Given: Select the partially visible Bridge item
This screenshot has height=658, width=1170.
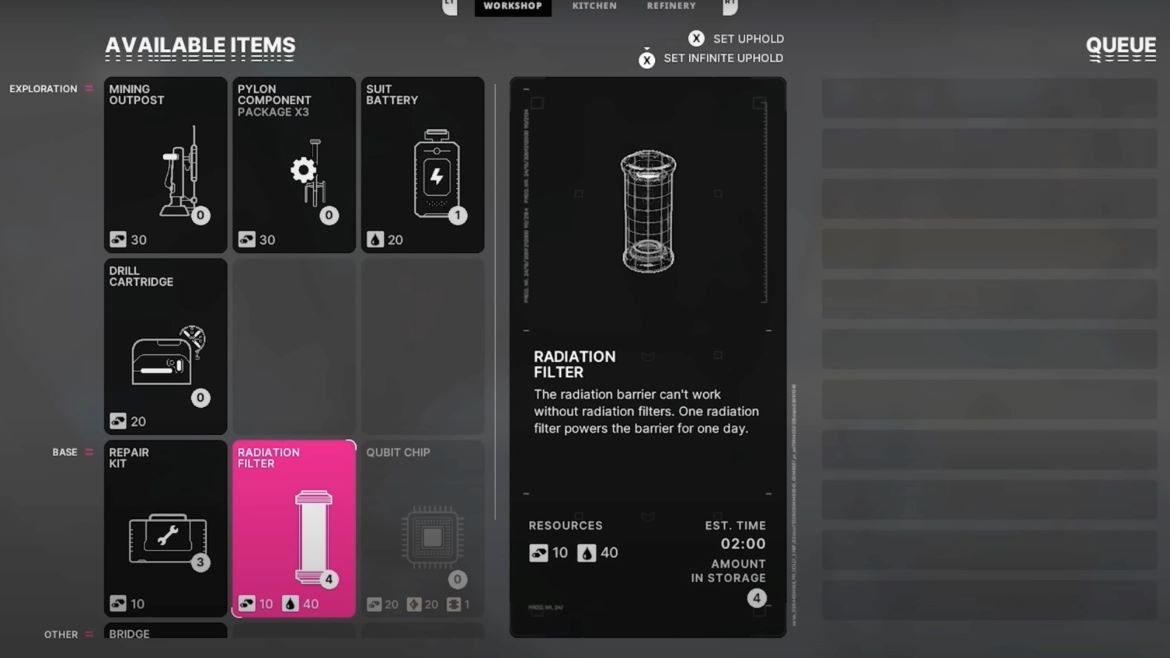Looking at the screenshot, I should coord(166,632).
